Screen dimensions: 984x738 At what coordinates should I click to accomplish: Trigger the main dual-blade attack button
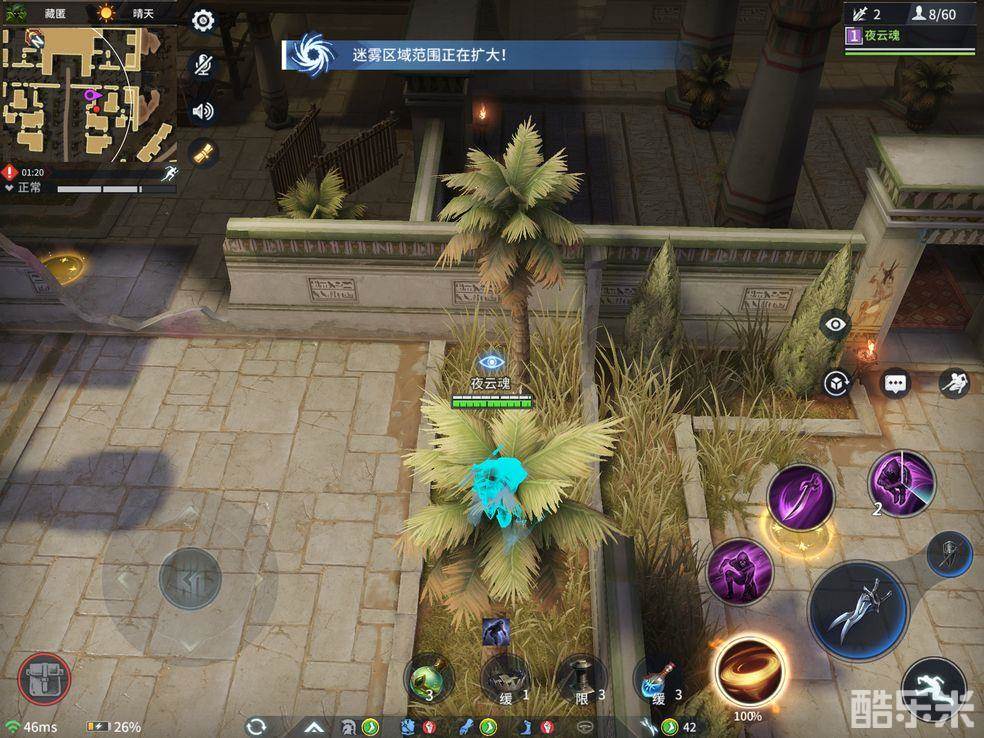[x=858, y=609]
